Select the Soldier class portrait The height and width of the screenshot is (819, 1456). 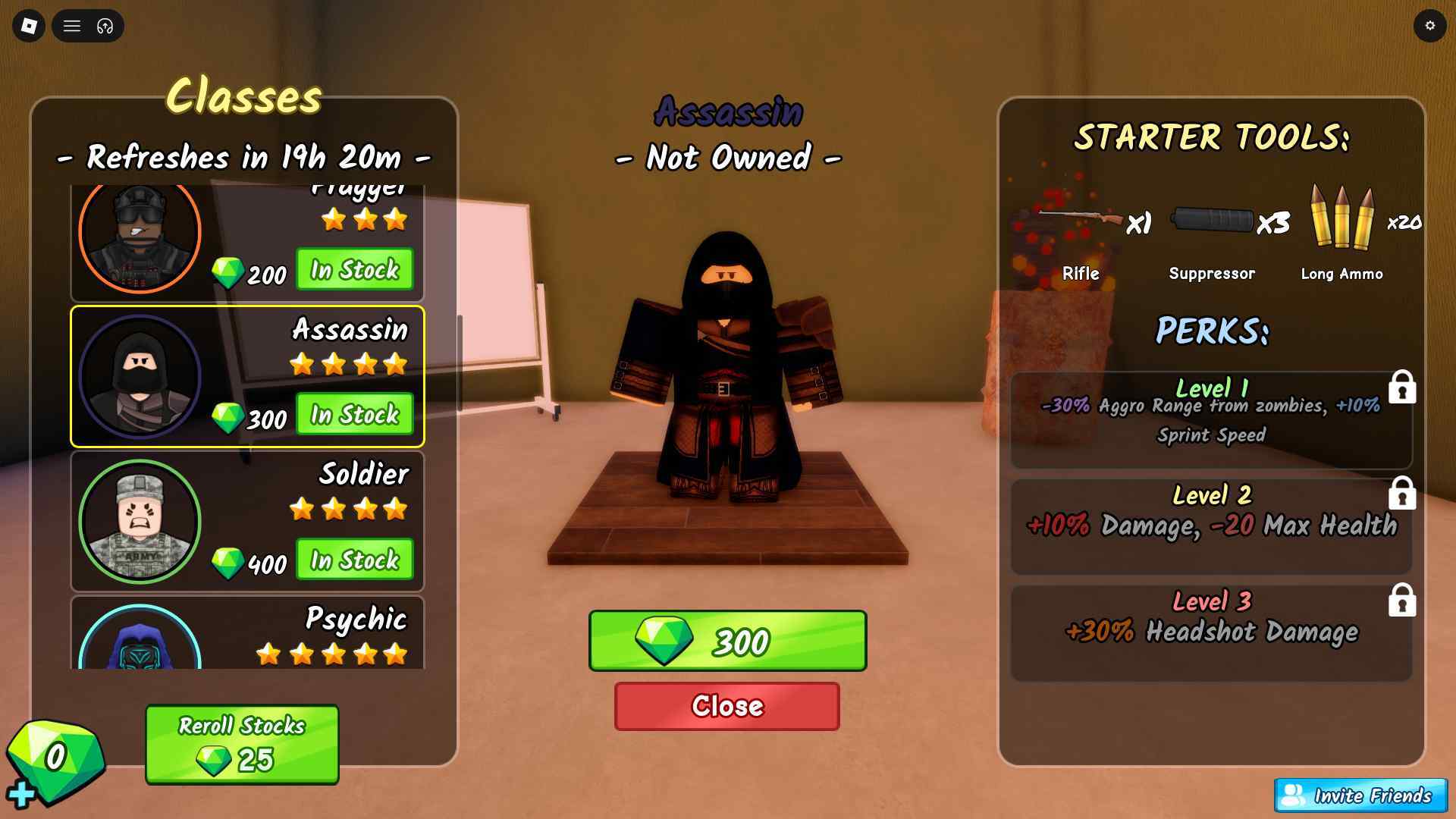point(140,521)
